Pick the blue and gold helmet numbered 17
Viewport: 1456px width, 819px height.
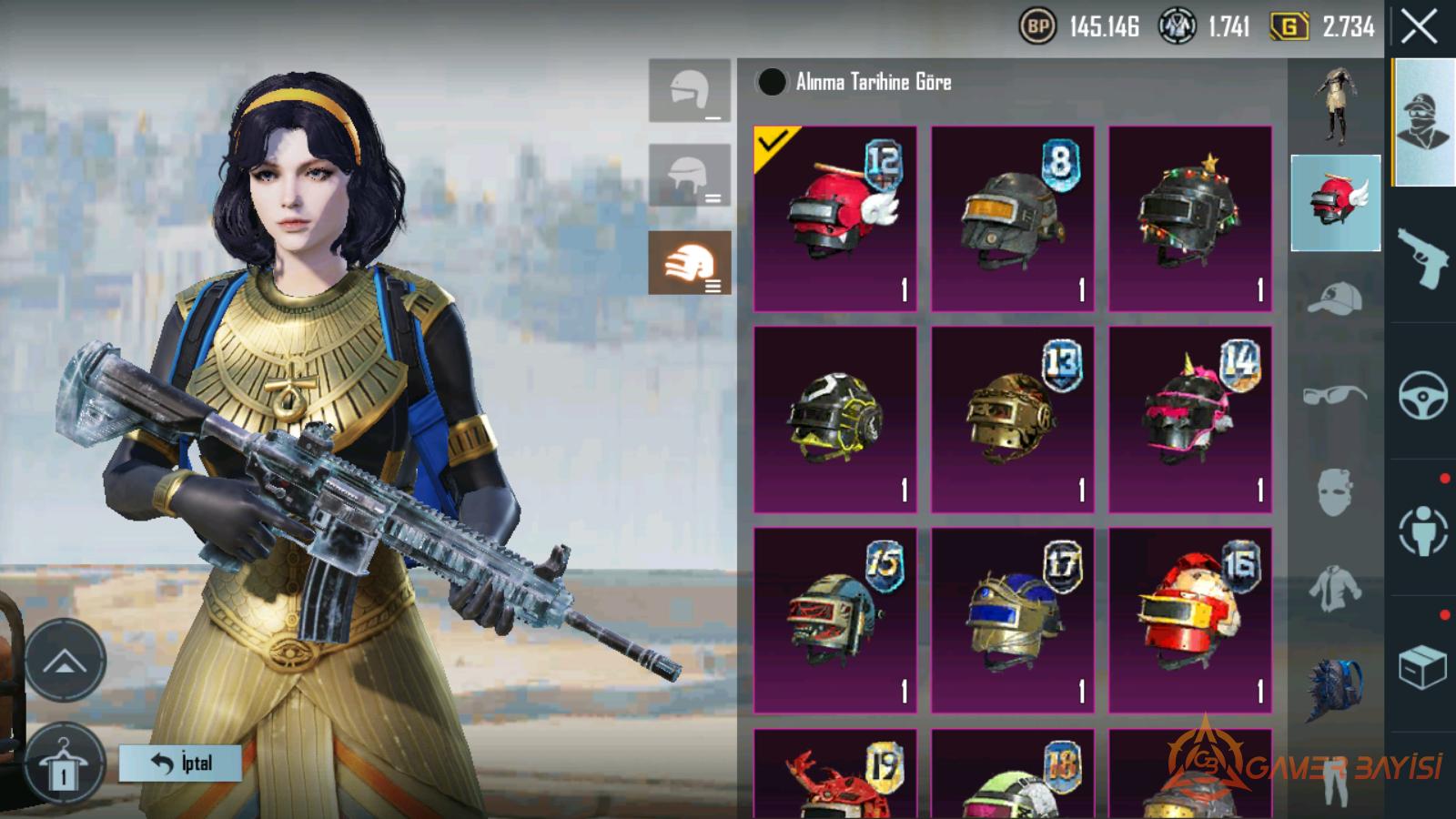1012,620
